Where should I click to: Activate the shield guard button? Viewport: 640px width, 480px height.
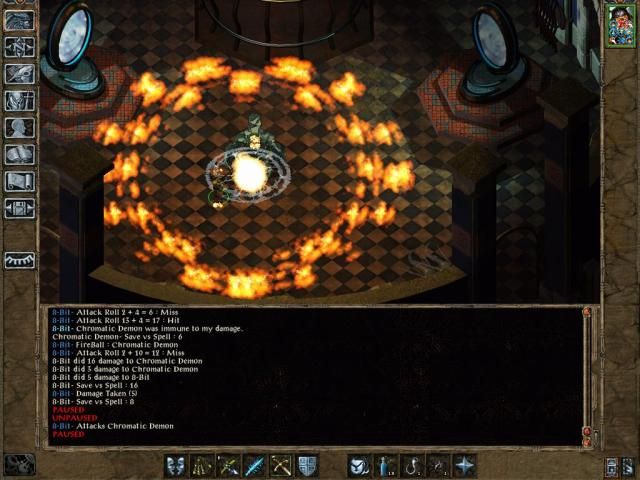(x=306, y=465)
